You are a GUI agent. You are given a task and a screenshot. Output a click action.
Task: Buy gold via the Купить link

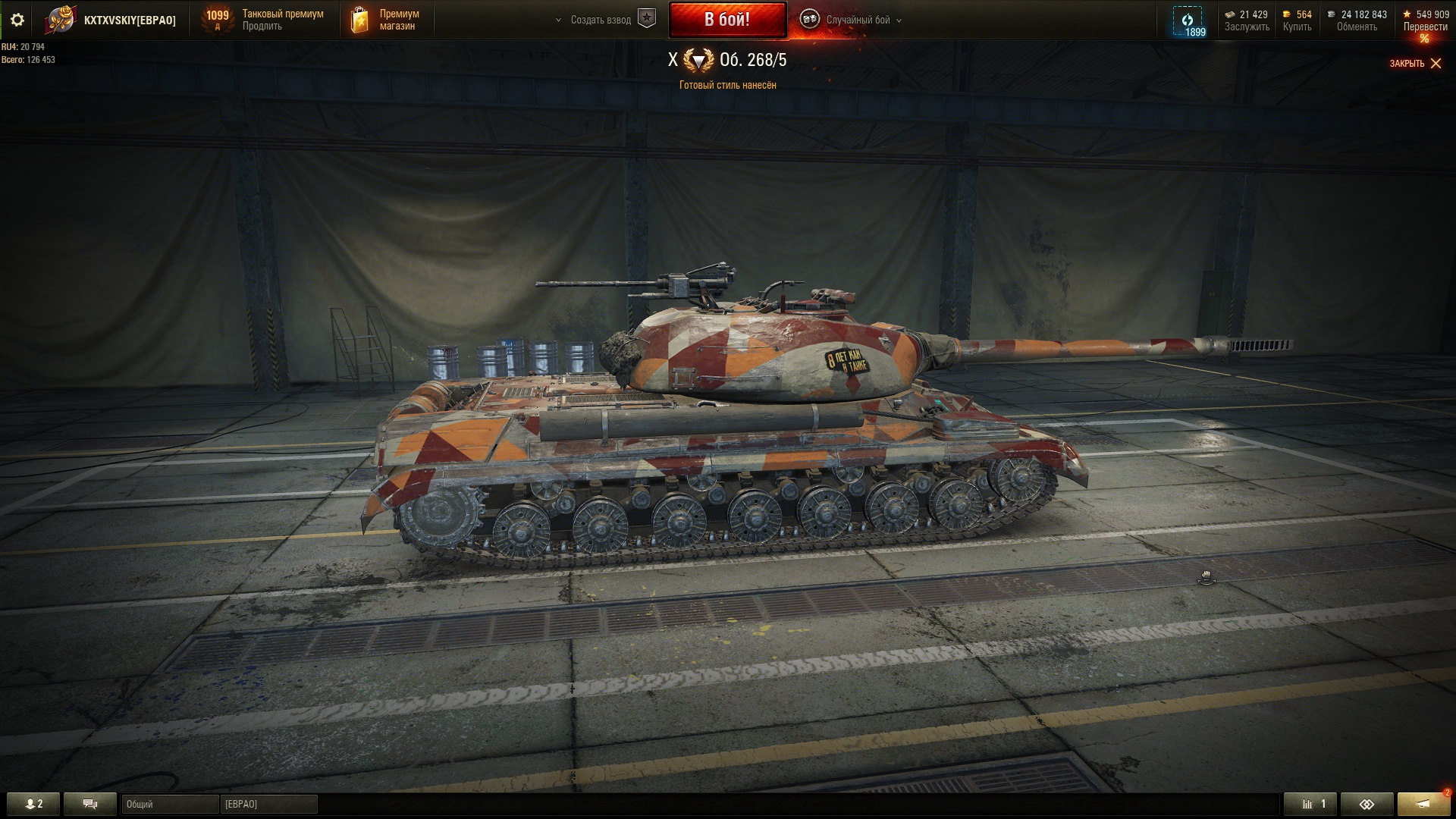point(1297,27)
